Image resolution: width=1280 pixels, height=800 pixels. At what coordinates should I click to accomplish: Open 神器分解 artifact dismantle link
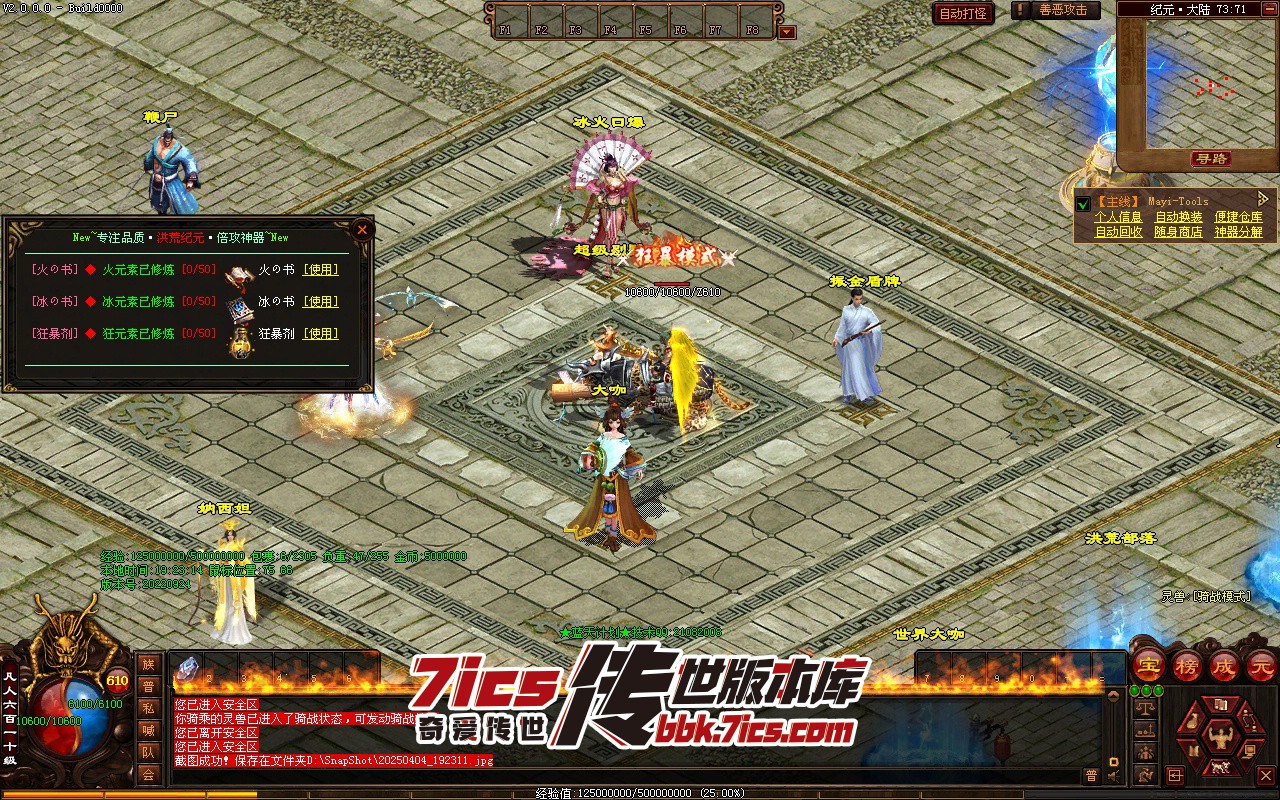(x=1239, y=232)
